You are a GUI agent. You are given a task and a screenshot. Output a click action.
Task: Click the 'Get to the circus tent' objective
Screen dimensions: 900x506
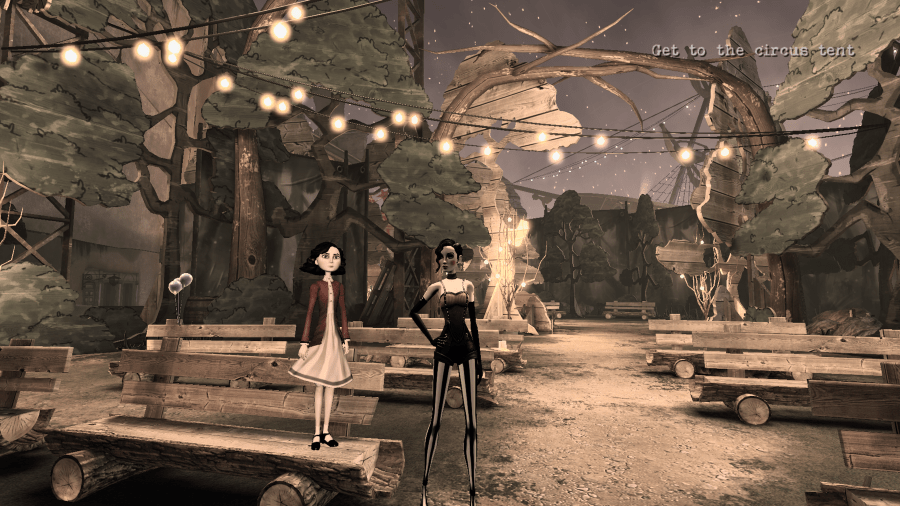pos(753,50)
